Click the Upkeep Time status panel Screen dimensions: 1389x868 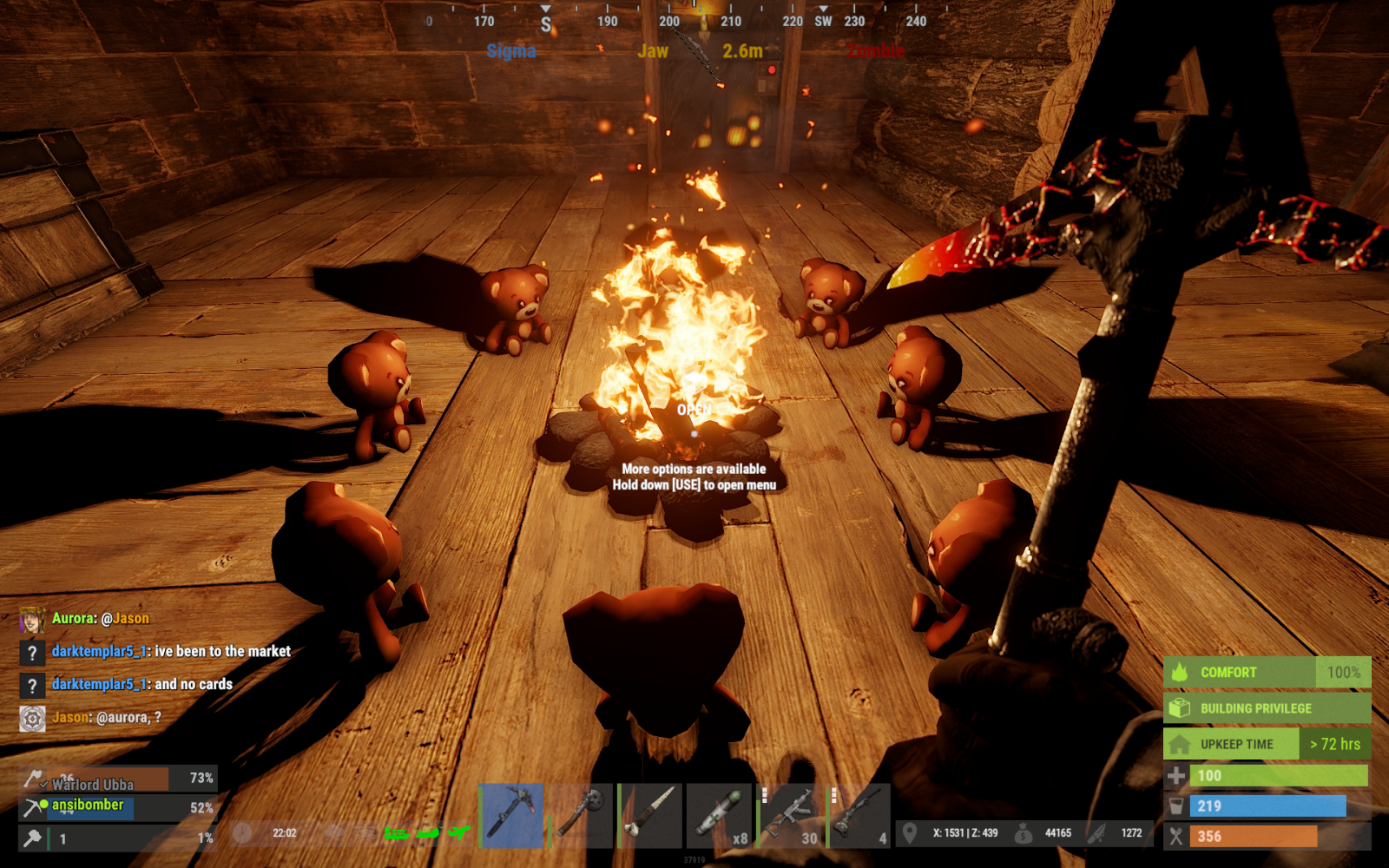(x=1267, y=744)
